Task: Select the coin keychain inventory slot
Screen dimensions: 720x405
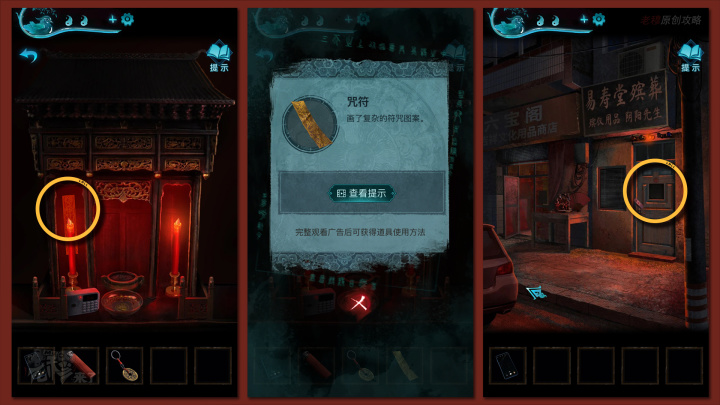Action: point(124,365)
